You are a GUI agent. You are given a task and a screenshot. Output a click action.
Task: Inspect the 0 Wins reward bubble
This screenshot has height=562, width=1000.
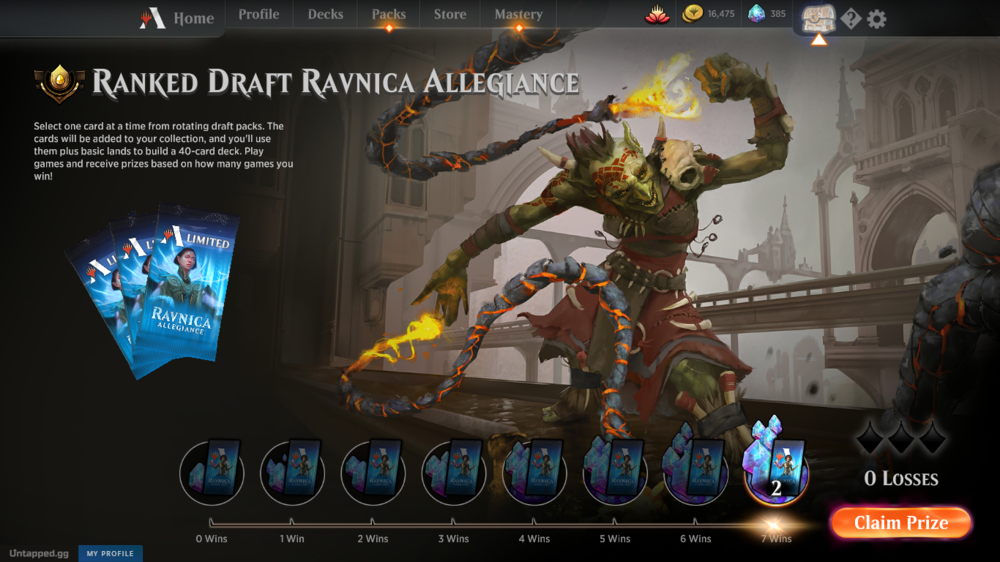click(212, 471)
